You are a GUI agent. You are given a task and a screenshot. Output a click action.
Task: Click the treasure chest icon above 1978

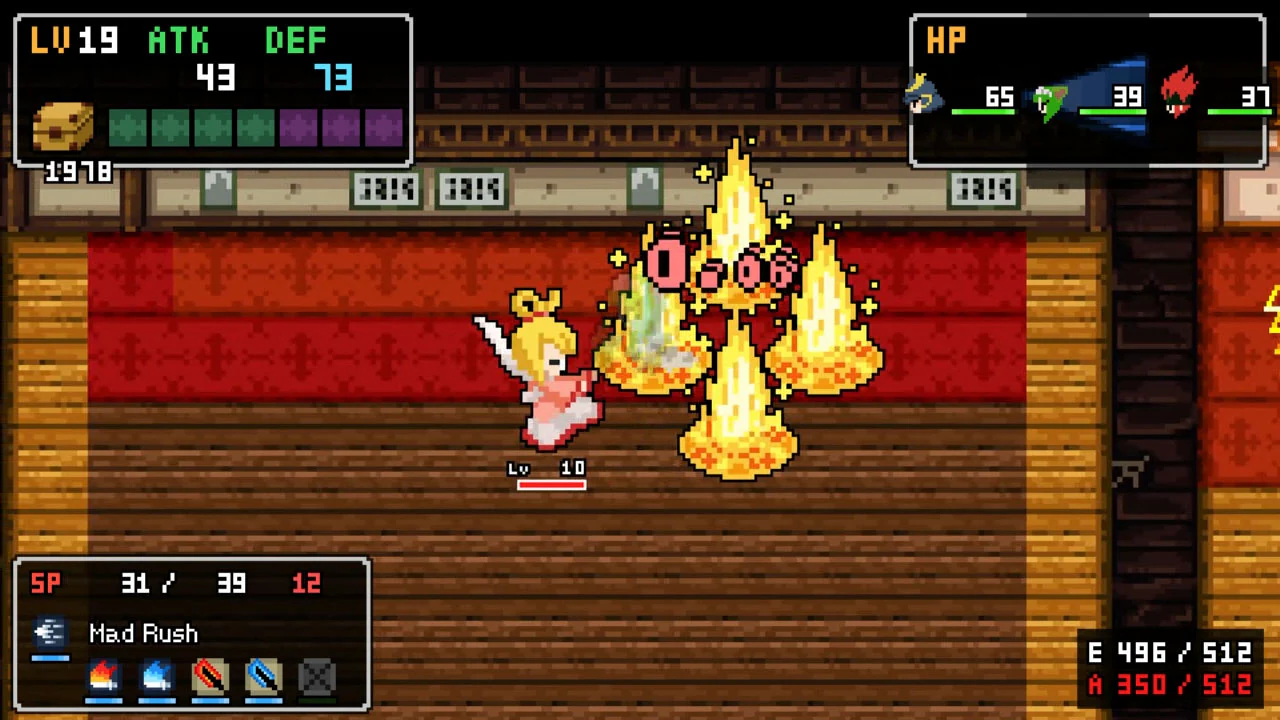click(x=62, y=125)
